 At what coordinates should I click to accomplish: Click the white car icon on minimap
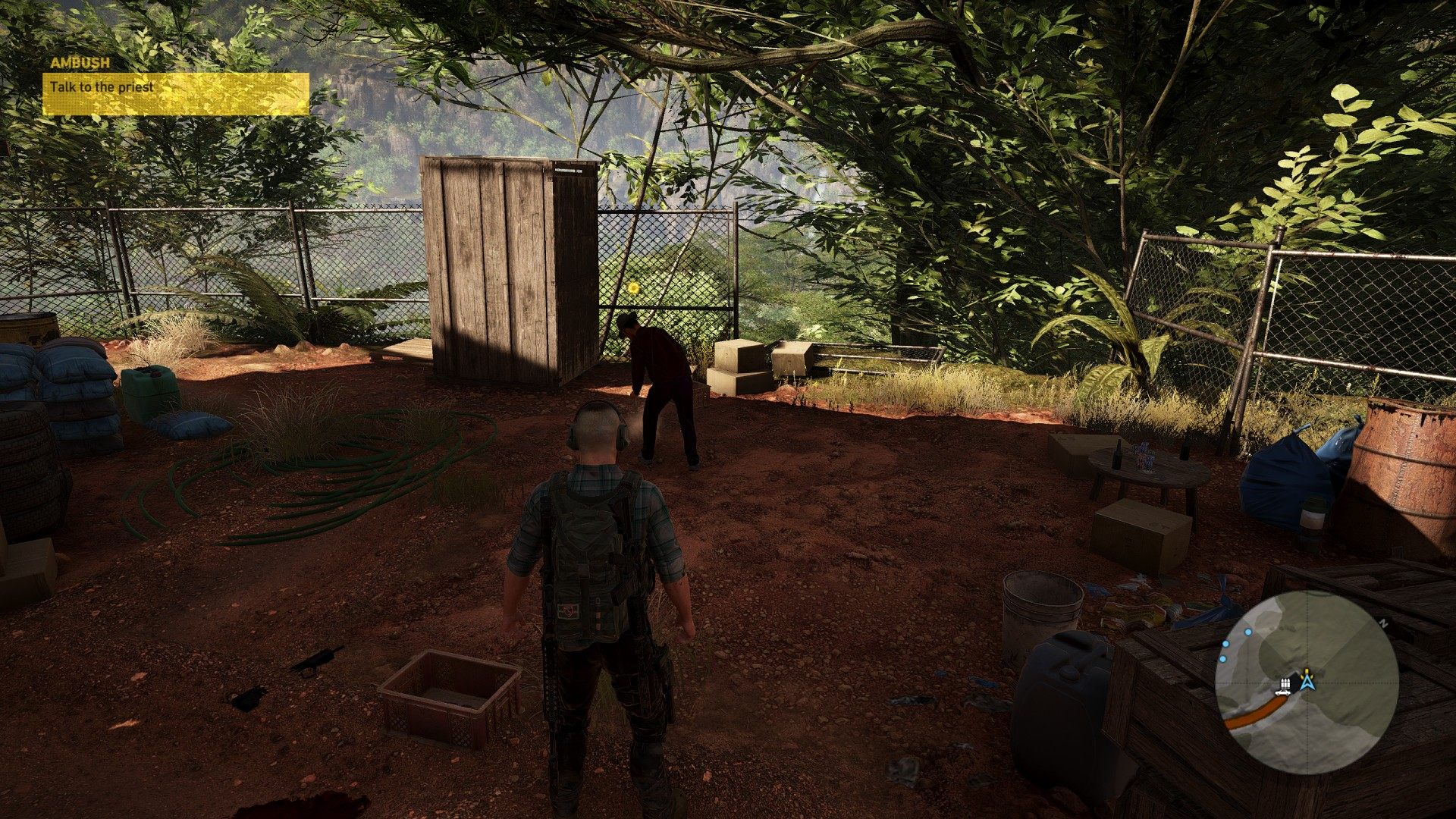(x=1282, y=692)
